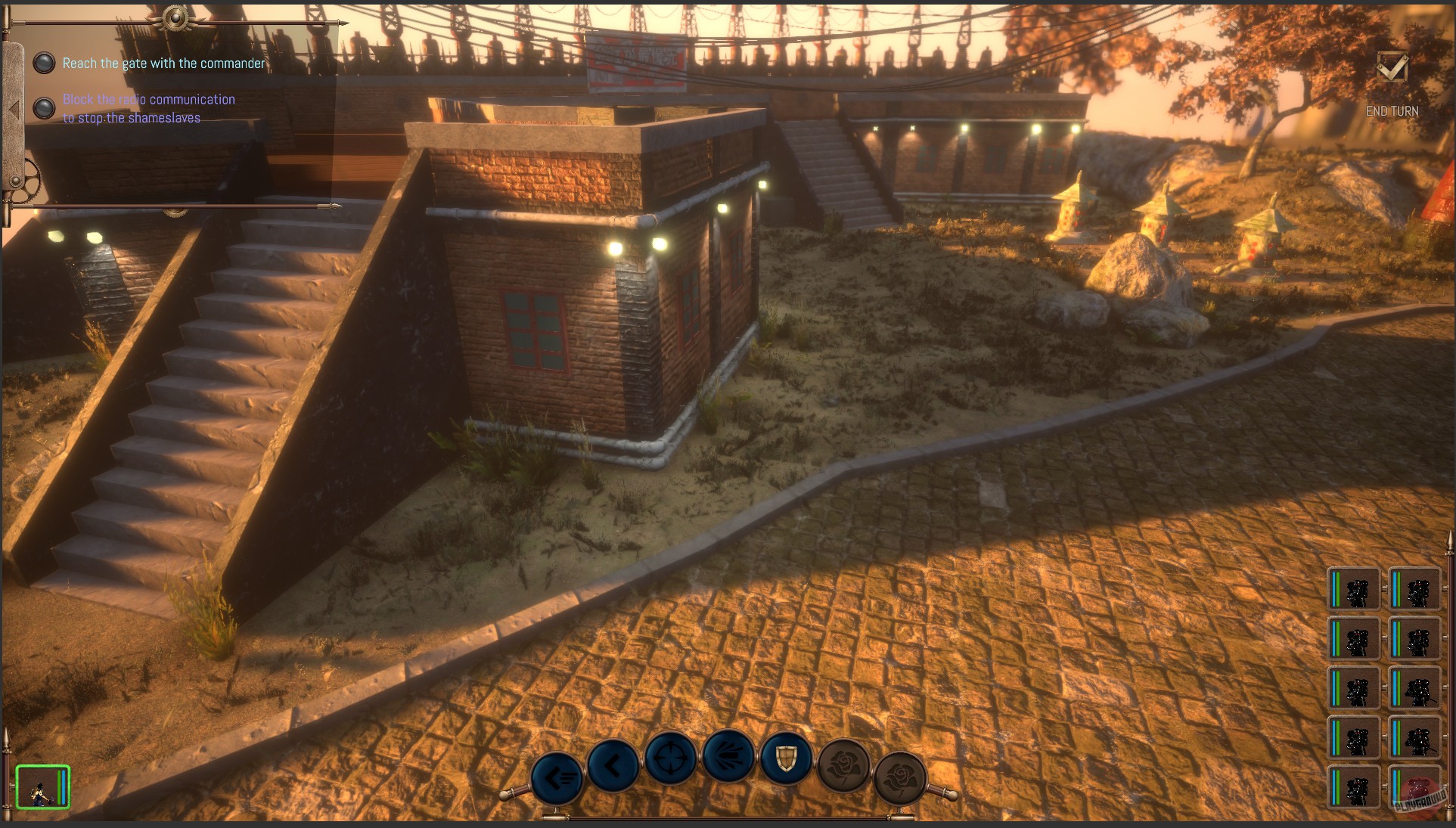The width and height of the screenshot is (1456, 828).
Task: Click the active character portrait at bottom left
Action: pyautogui.click(x=42, y=786)
